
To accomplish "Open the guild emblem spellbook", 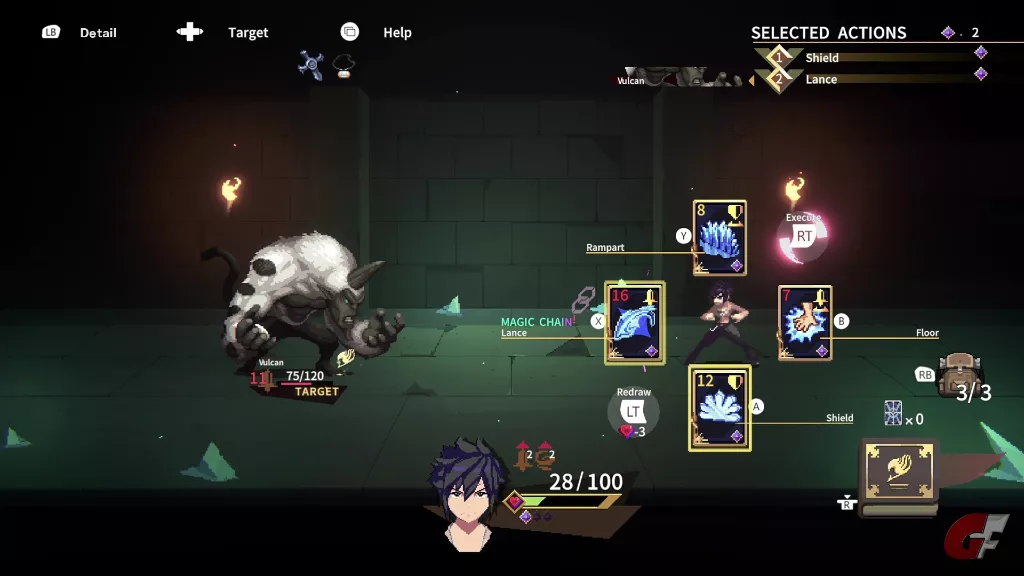I will coord(899,478).
